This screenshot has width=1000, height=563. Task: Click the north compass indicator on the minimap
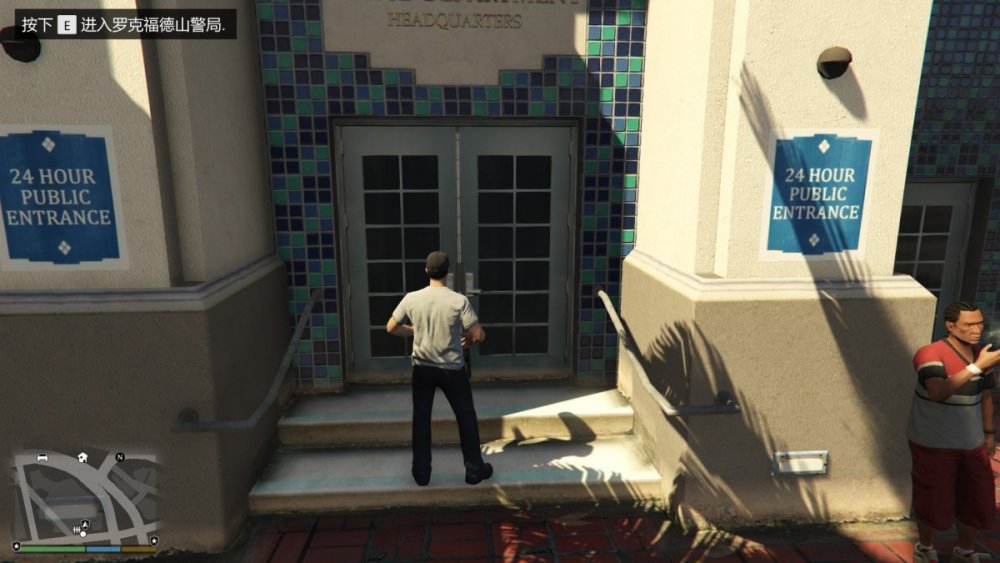120,457
